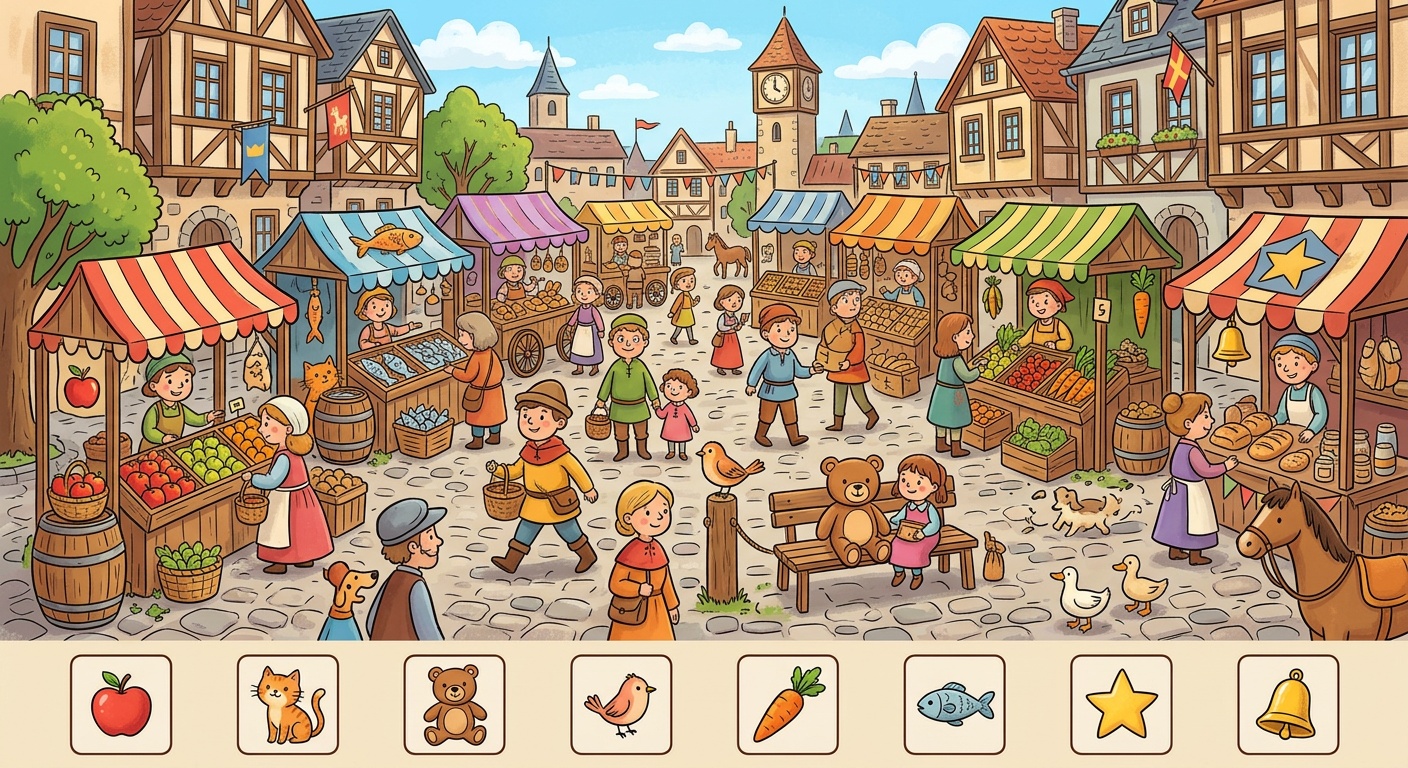Viewport: 1408px width, 768px height.
Task: Select the yellow star tile
Action: click(x=1121, y=704)
